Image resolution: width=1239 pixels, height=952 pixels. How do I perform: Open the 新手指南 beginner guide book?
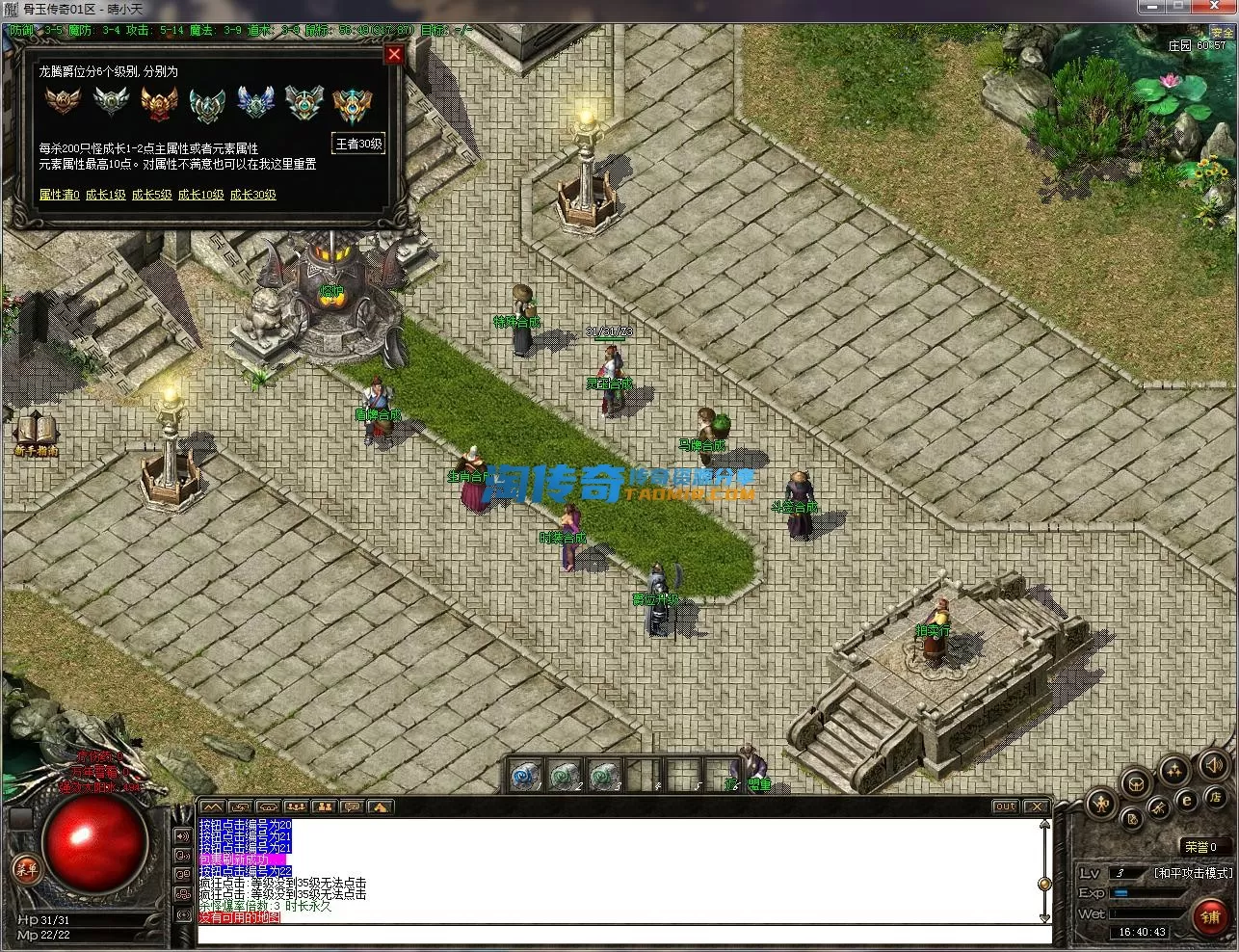pos(36,433)
